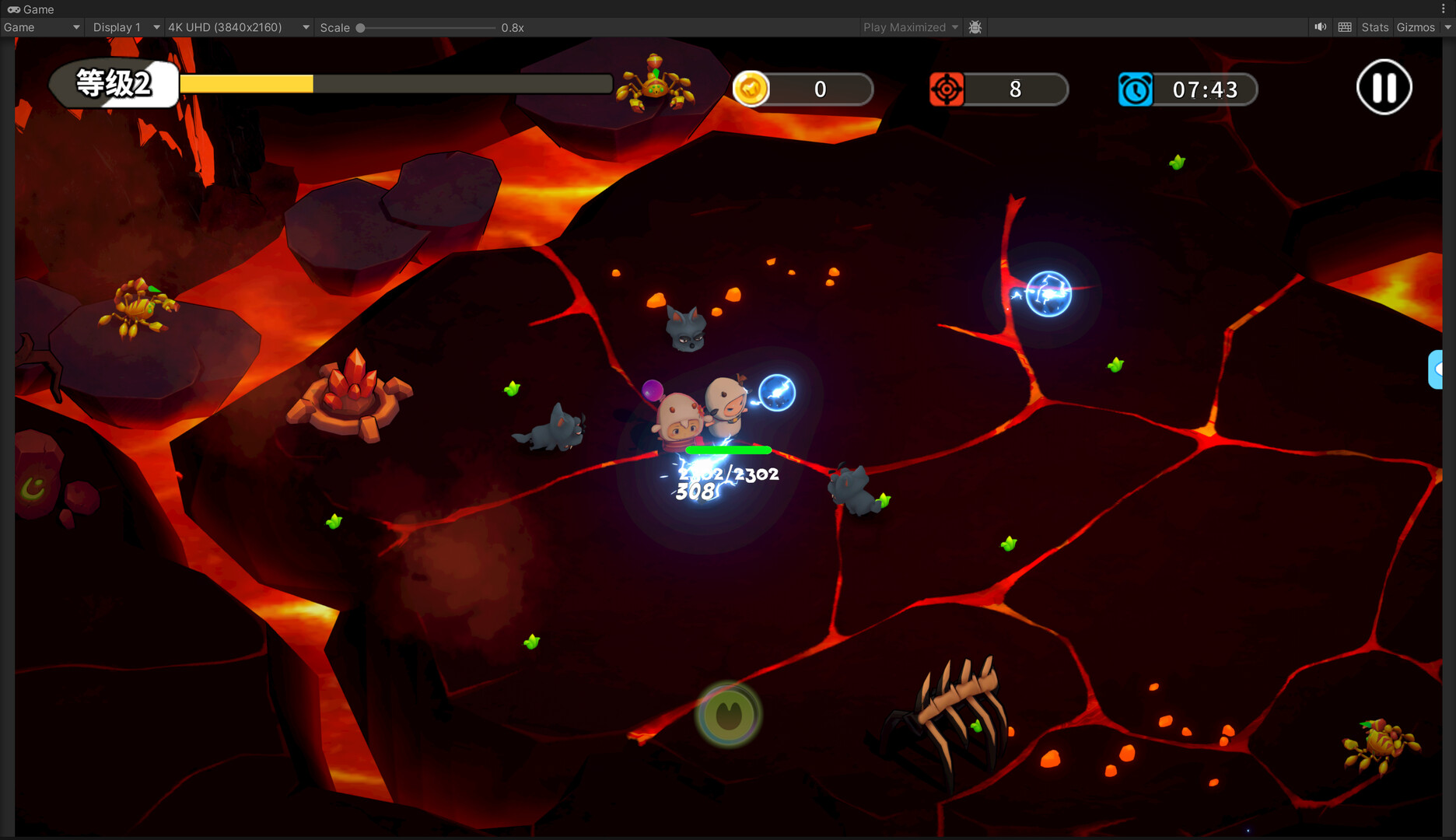
Task: Click the blue tab on the right edge
Action: click(1436, 370)
